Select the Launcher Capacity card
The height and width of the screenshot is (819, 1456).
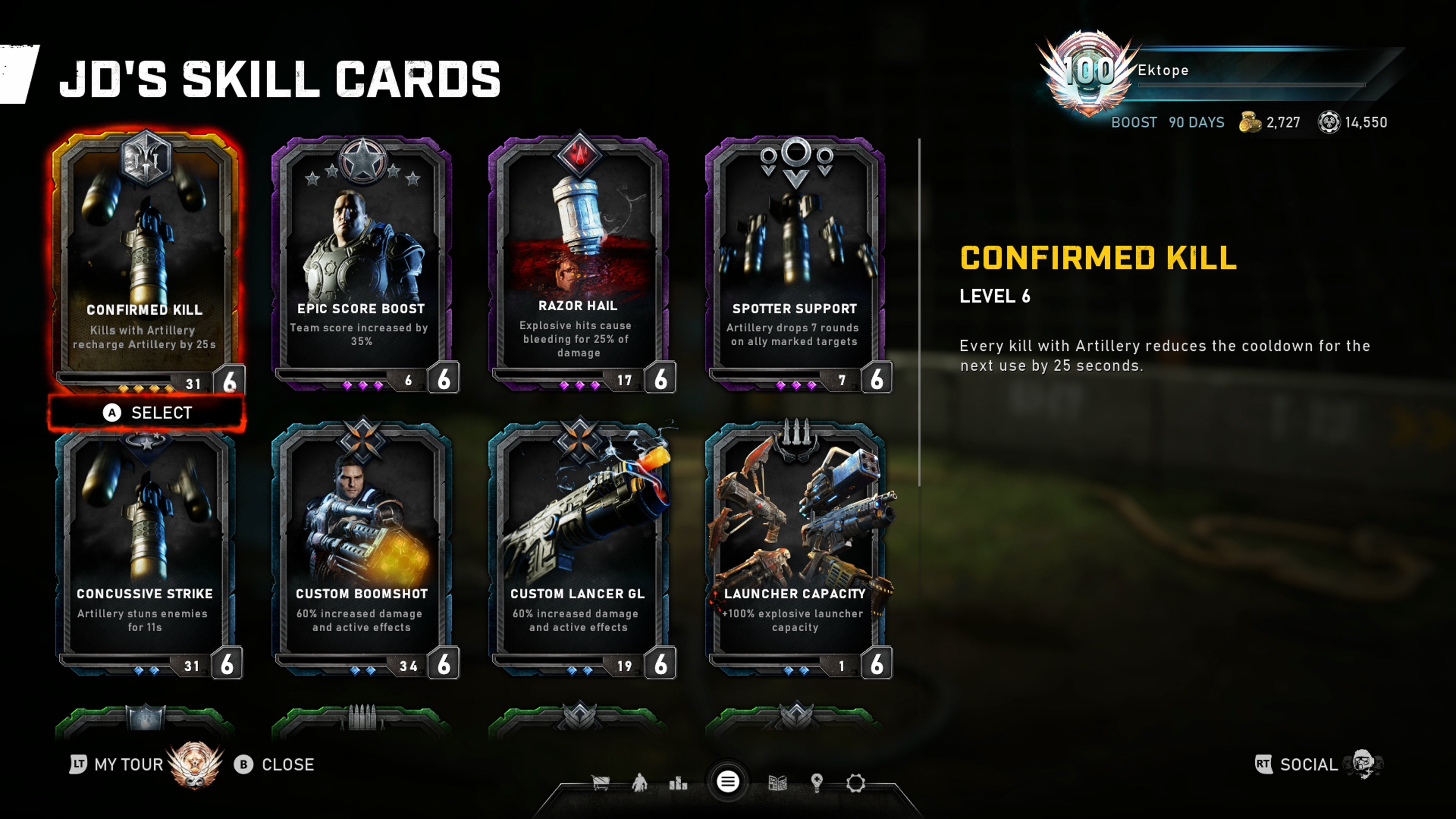point(795,548)
